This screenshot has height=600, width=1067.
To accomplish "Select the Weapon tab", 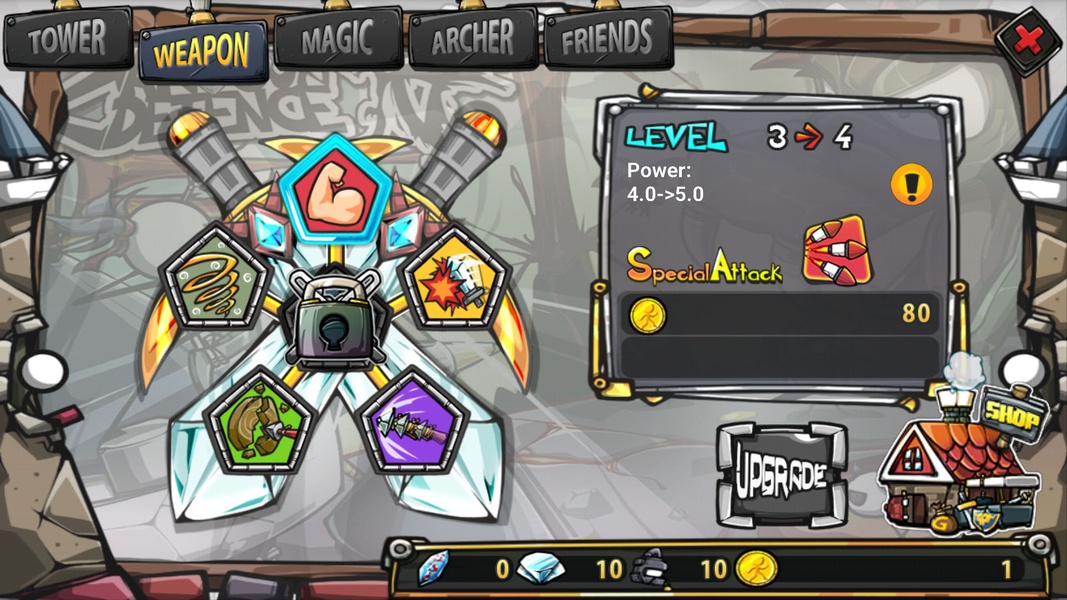I will coord(203,50).
